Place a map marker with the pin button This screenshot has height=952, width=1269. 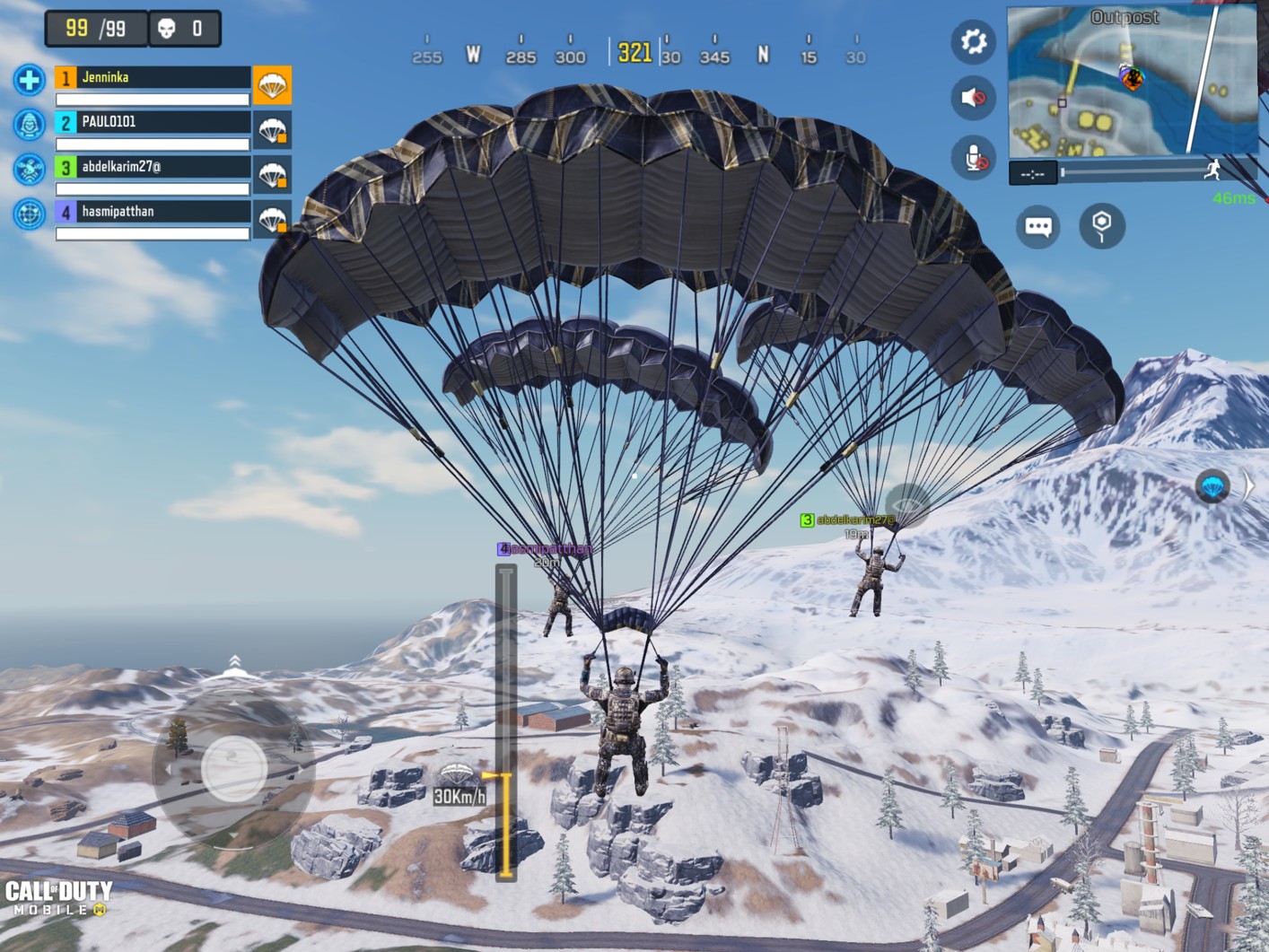point(1101,226)
